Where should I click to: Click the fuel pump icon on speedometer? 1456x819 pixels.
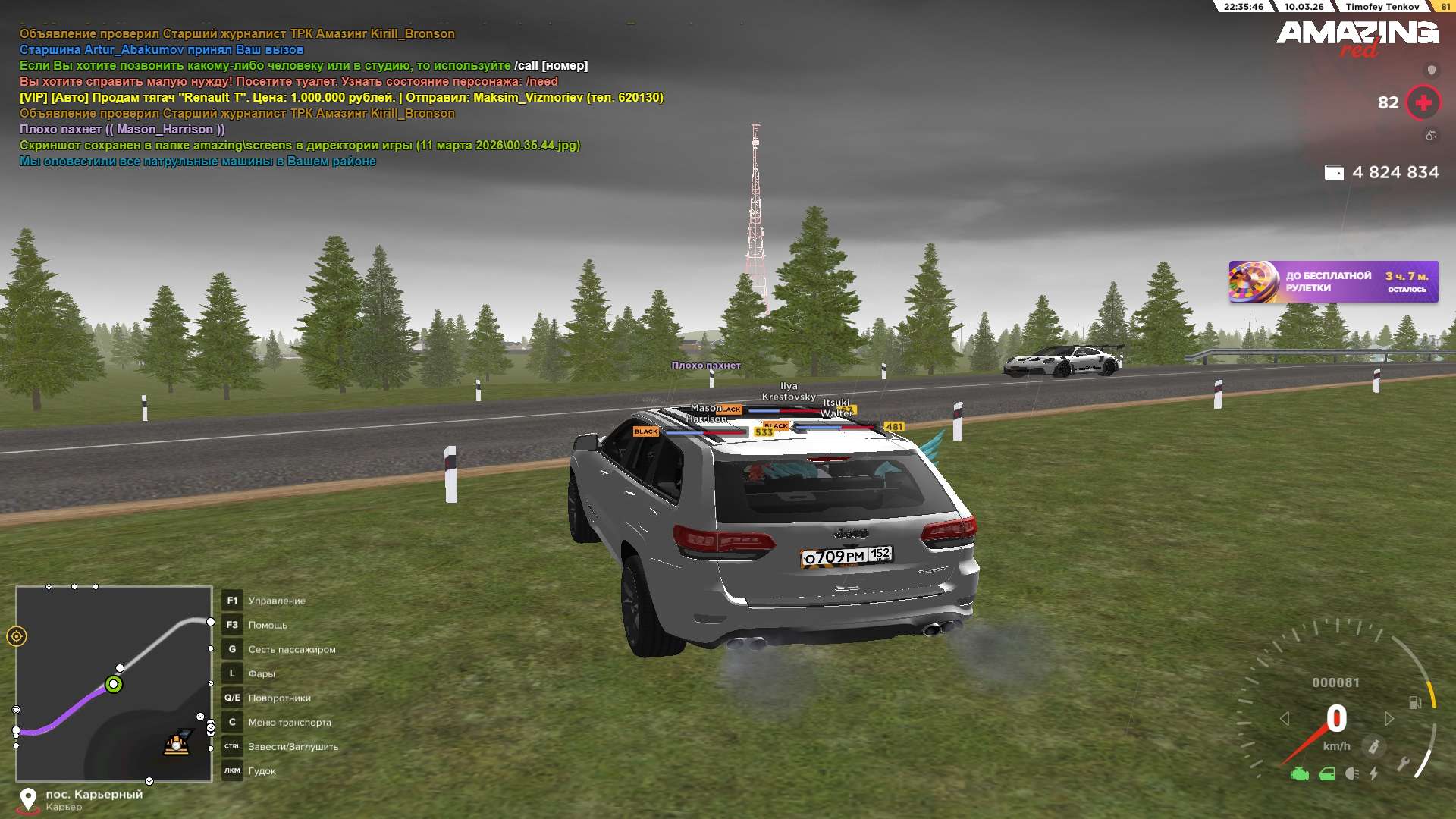click(1414, 703)
